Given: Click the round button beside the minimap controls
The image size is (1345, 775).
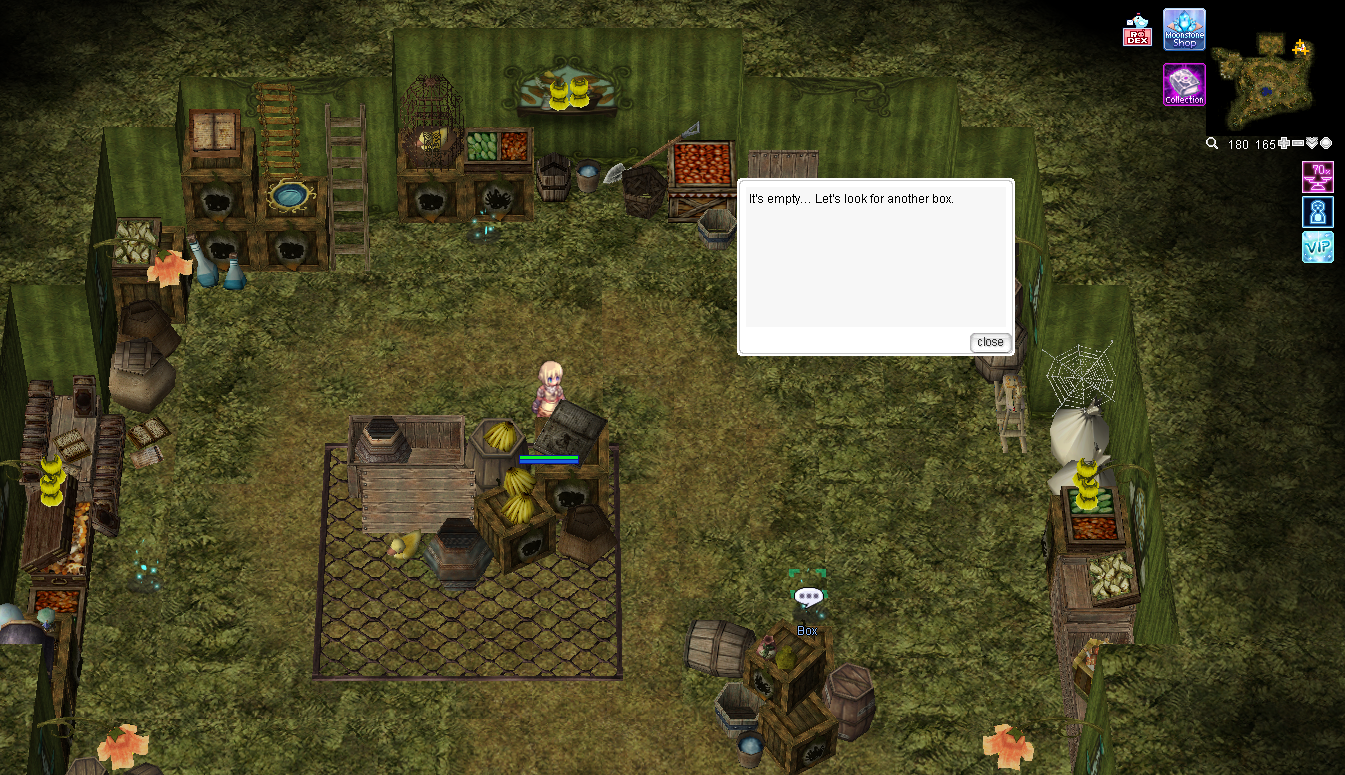Looking at the screenshot, I should point(1326,144).
